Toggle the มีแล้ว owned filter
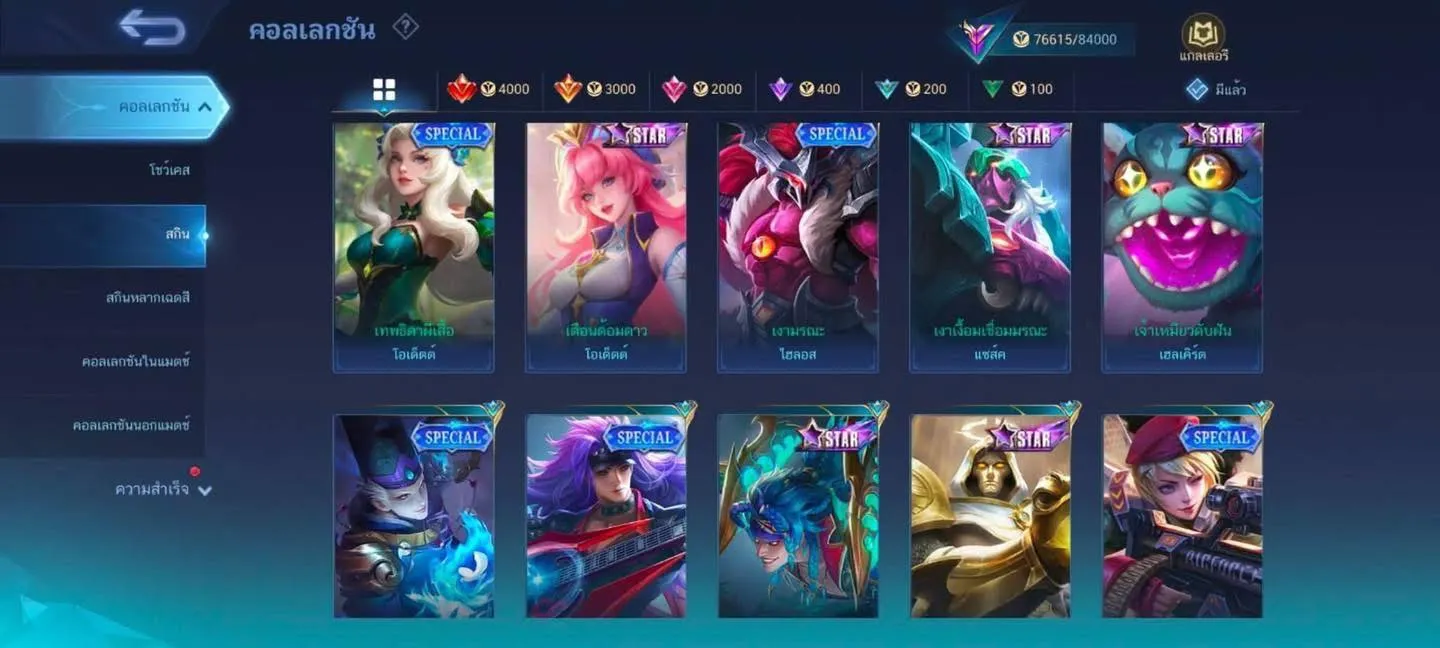Viewport: 1440px width, 648px height. (1216, 90)
